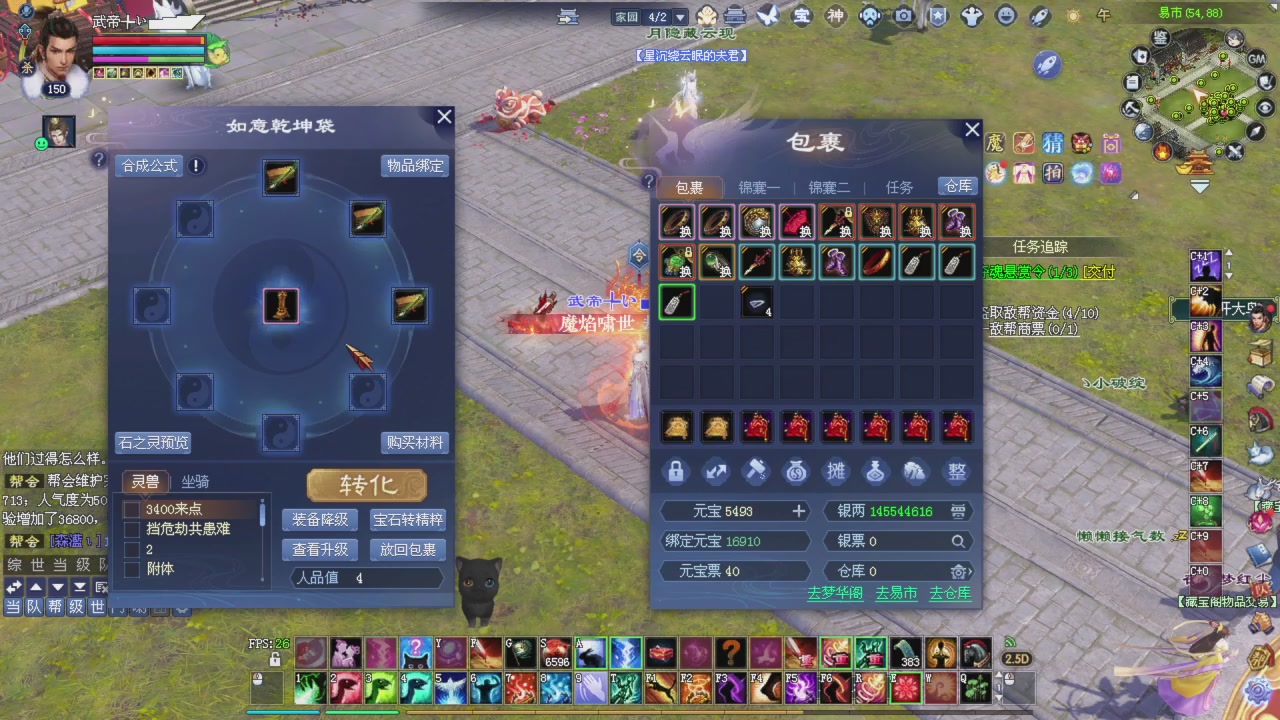Screen dimensions: 1280x720
Task: Open the 宝 treasure icon in top bar
Action: [801, 16]
